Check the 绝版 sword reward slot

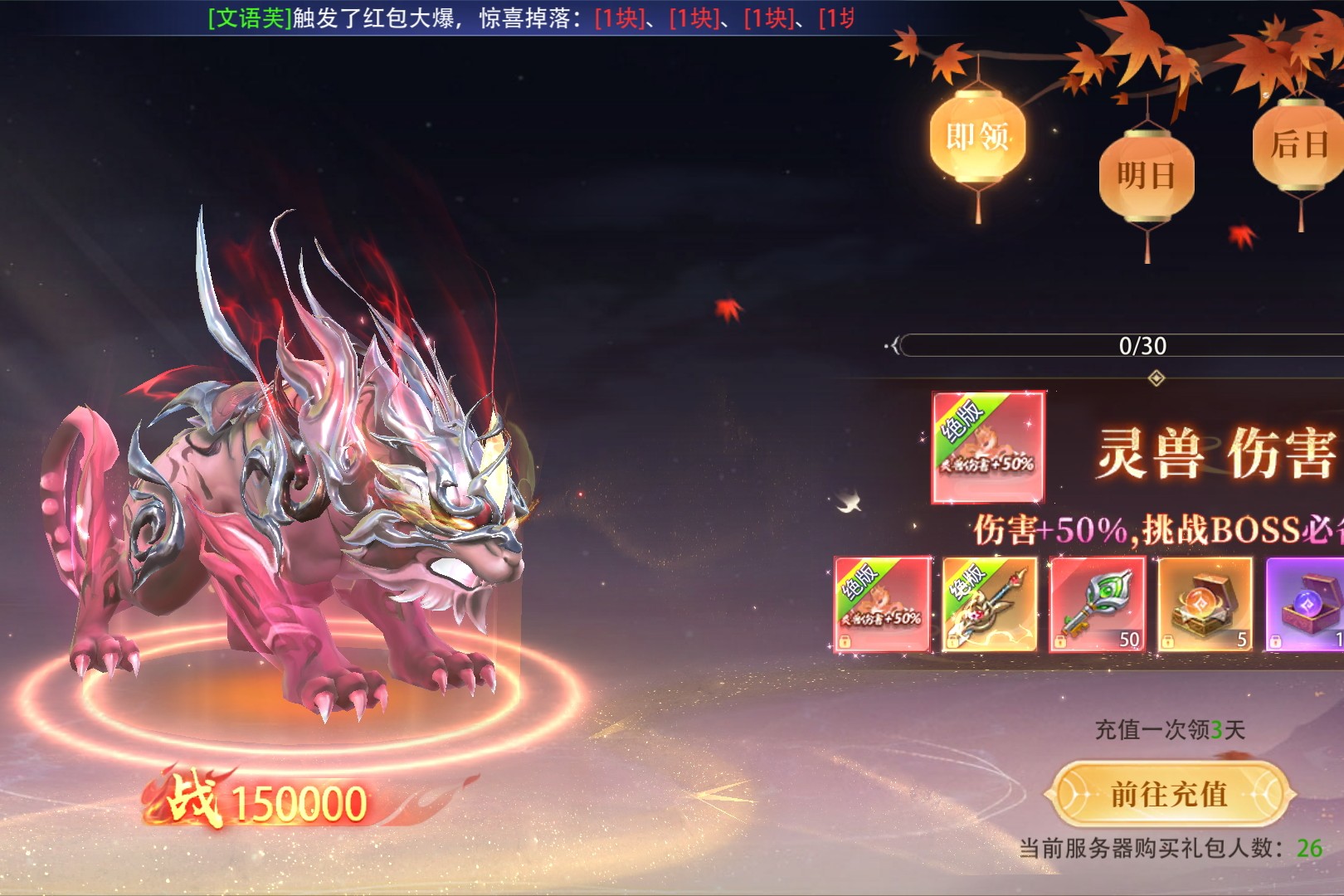coord(990,605)
